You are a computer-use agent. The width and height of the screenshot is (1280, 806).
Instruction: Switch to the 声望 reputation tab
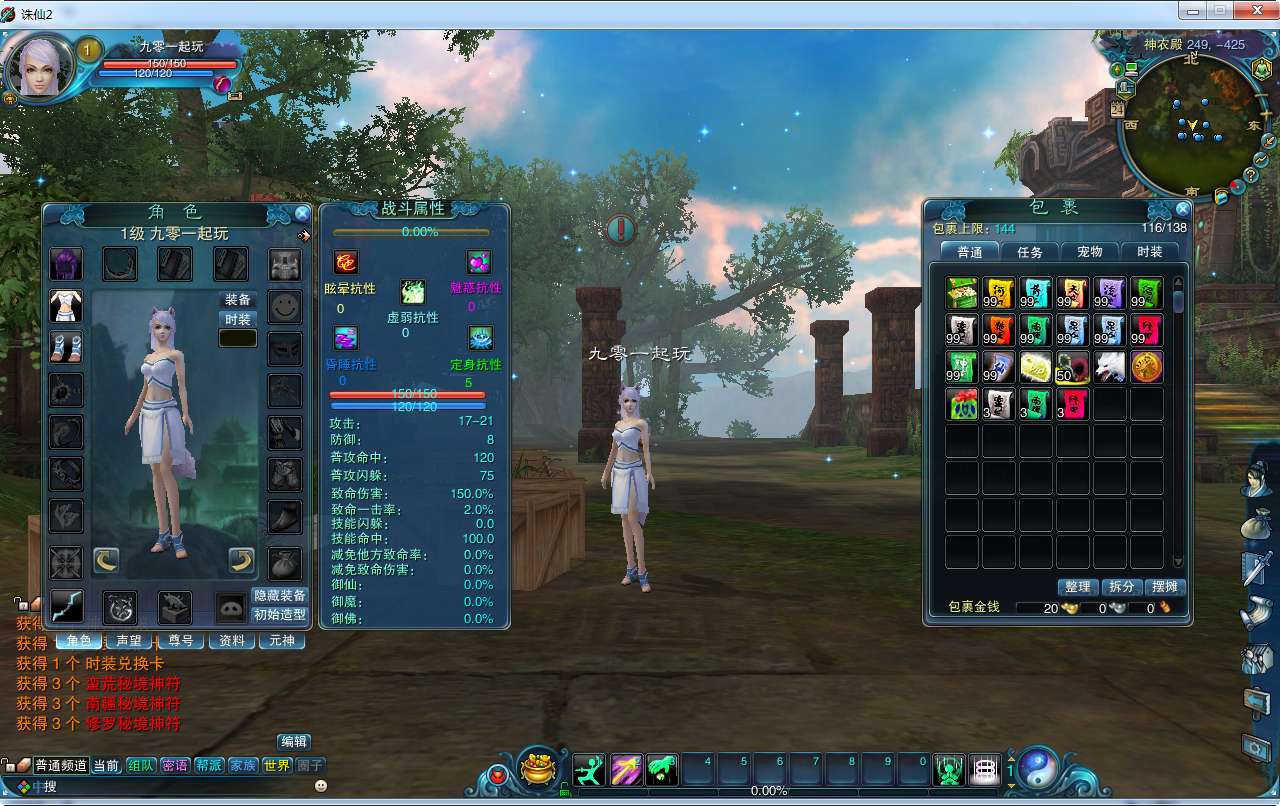click(x=129, y=640)
